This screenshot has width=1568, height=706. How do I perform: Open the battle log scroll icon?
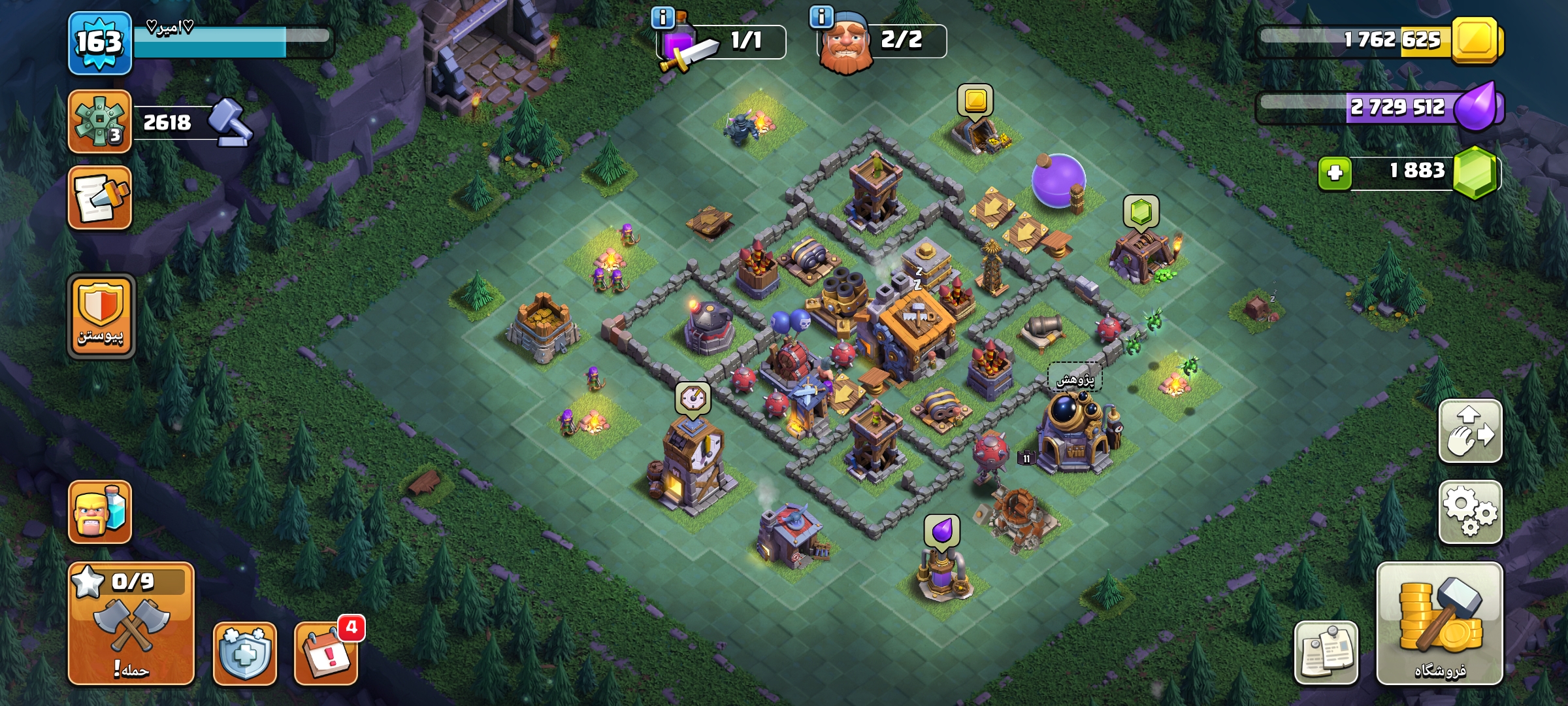[99, 197]
